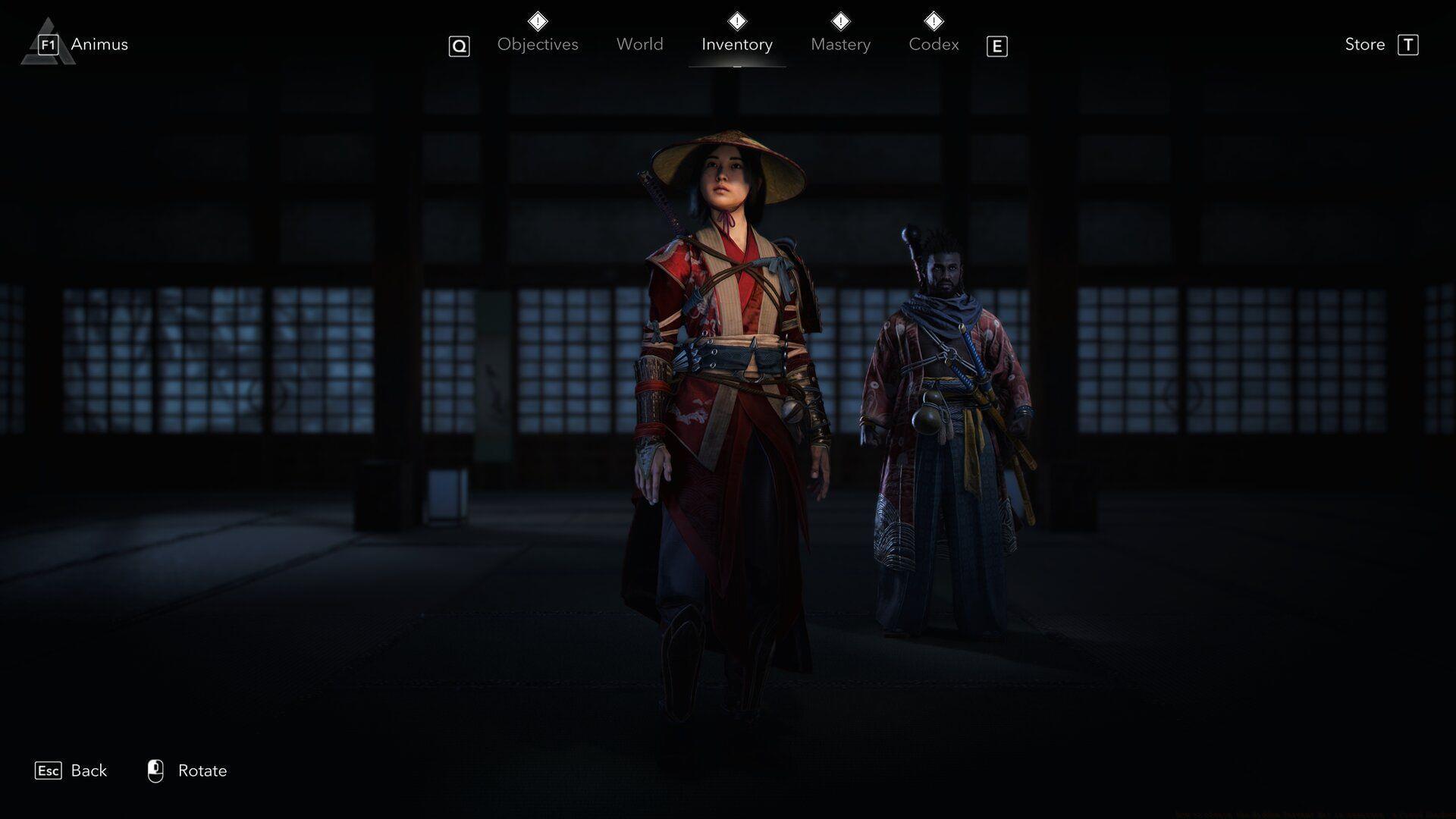
Task: Select the Inventory tab
Action: click(x=736, y=44)
